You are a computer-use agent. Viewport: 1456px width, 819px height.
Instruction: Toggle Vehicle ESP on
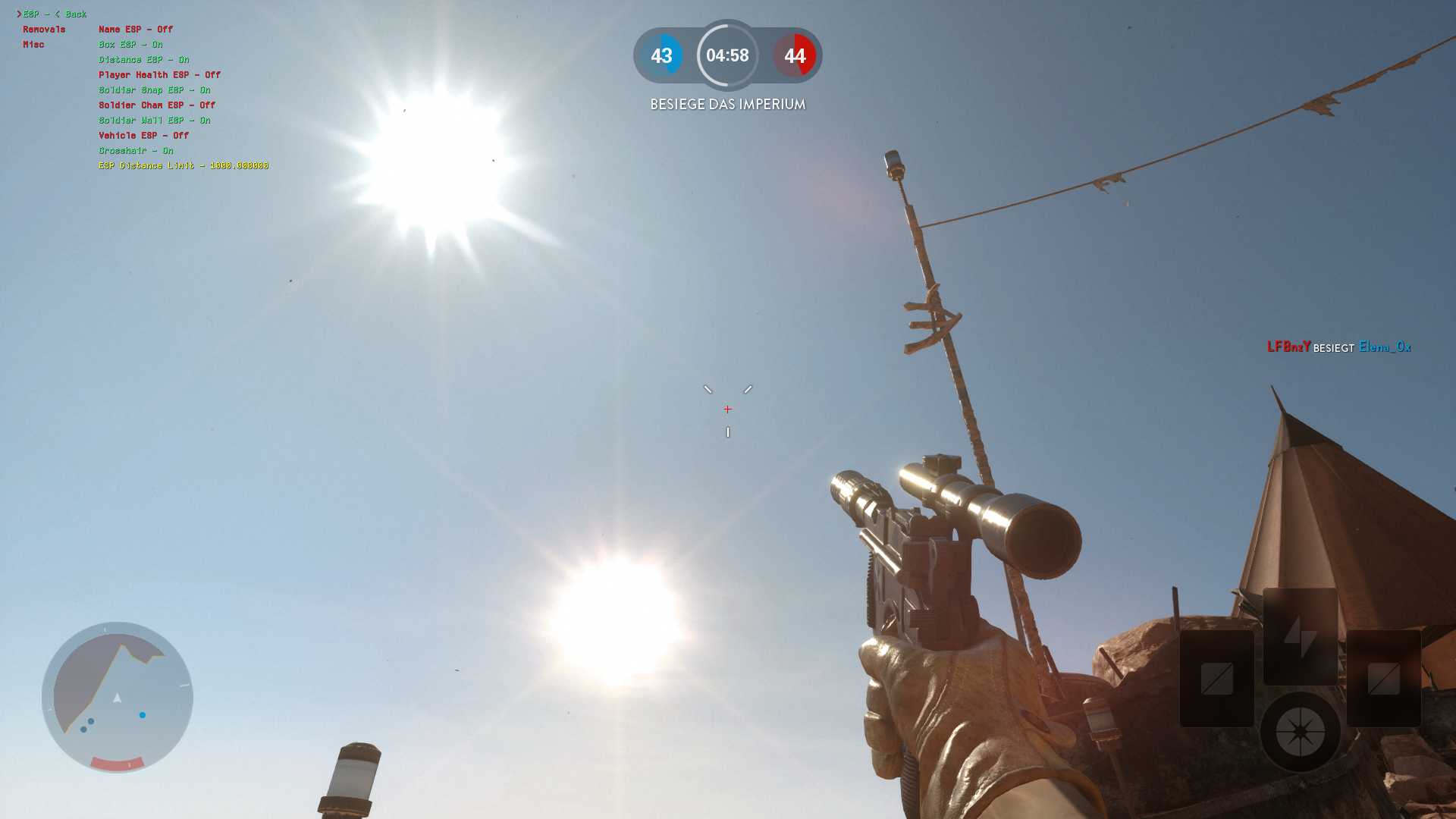(x=143, y=135)
